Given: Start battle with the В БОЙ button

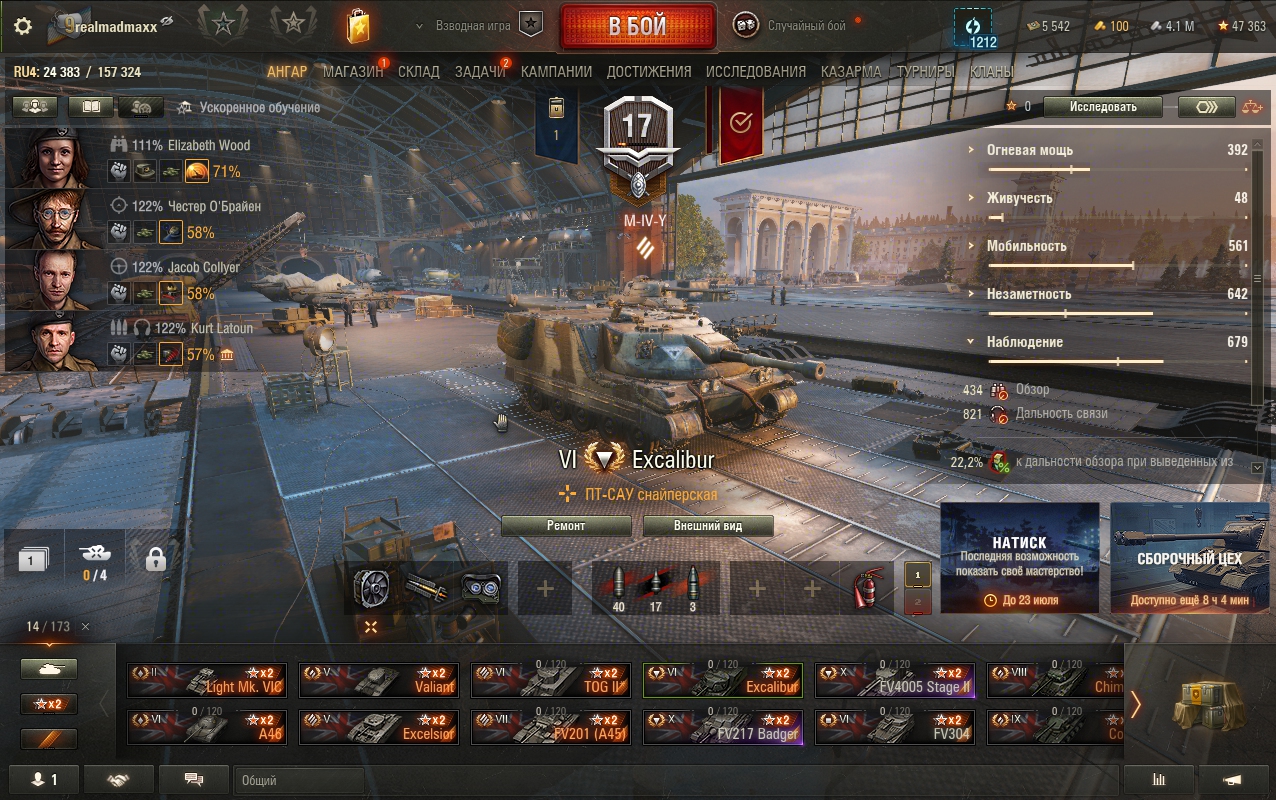Looking at the screenshot, I should click(x=637, y=26).
